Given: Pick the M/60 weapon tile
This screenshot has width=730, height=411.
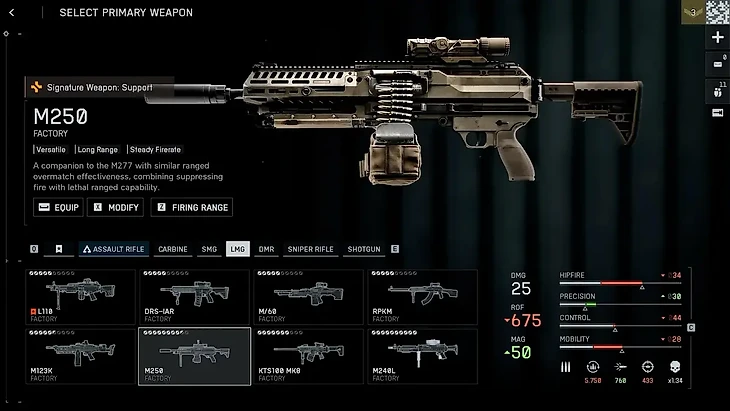Looking at the screenshot, I should click(307, 296).
